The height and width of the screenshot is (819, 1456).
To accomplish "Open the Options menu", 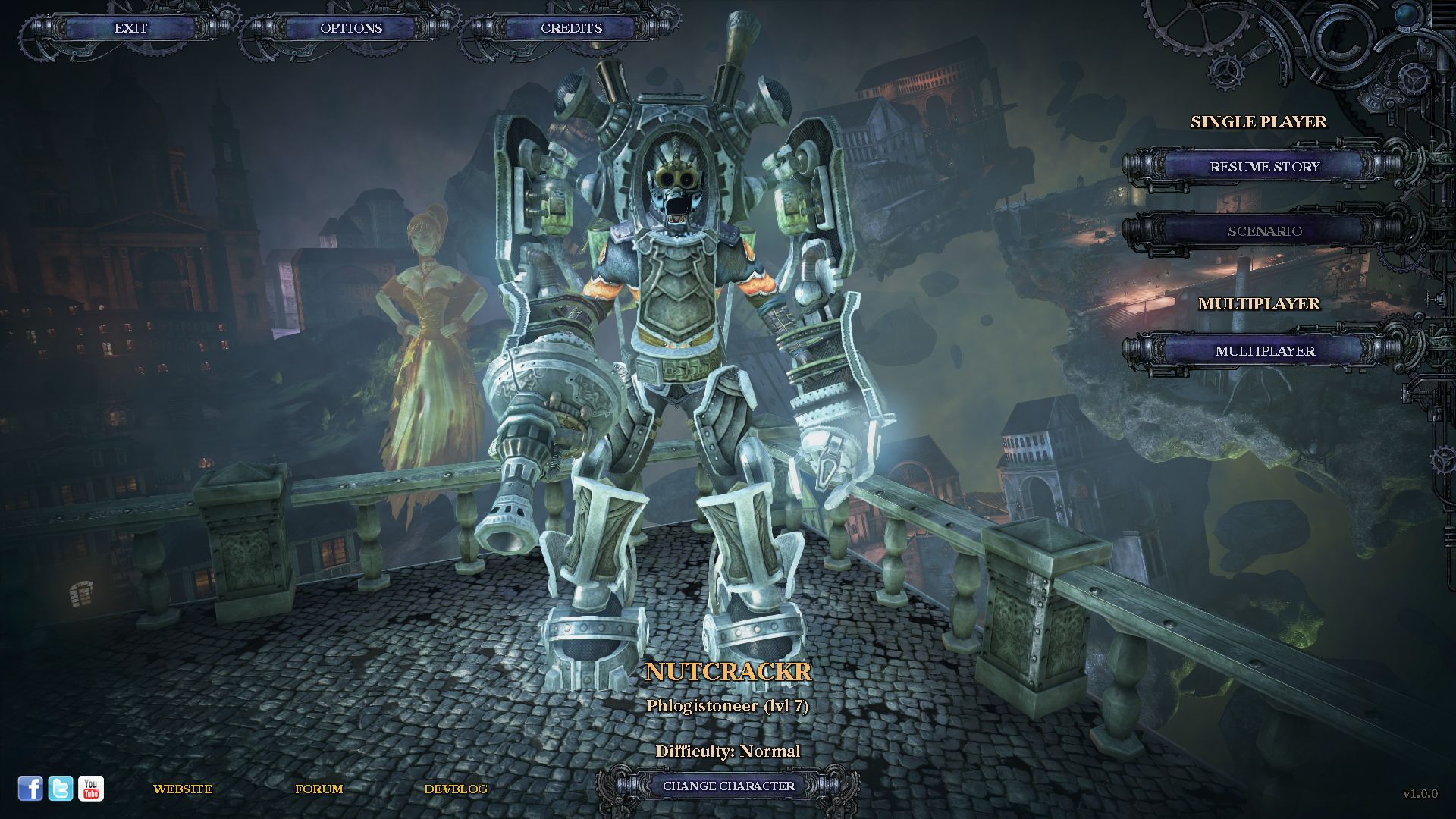I will click(351, 28).
